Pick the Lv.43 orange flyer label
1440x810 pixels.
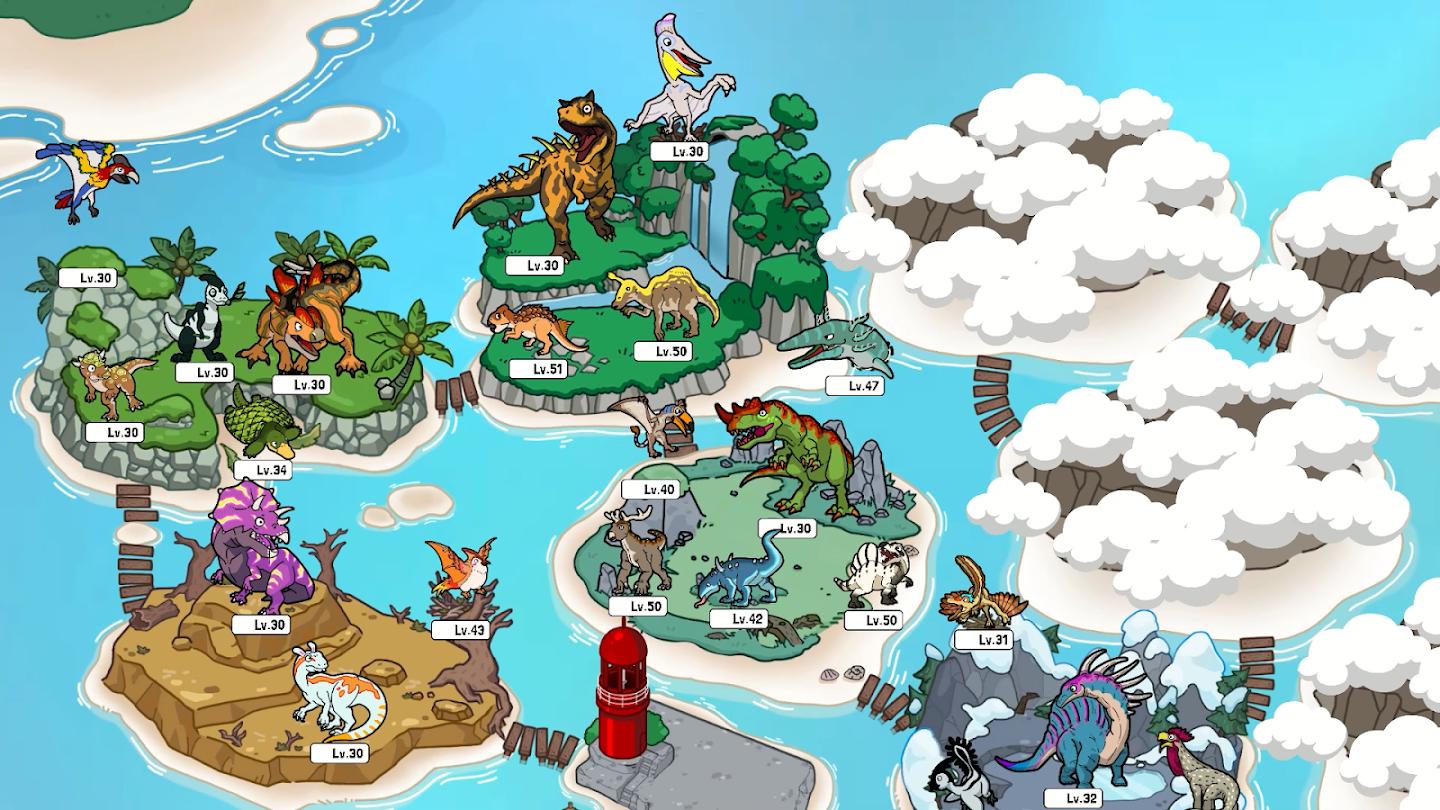[460, 630]
